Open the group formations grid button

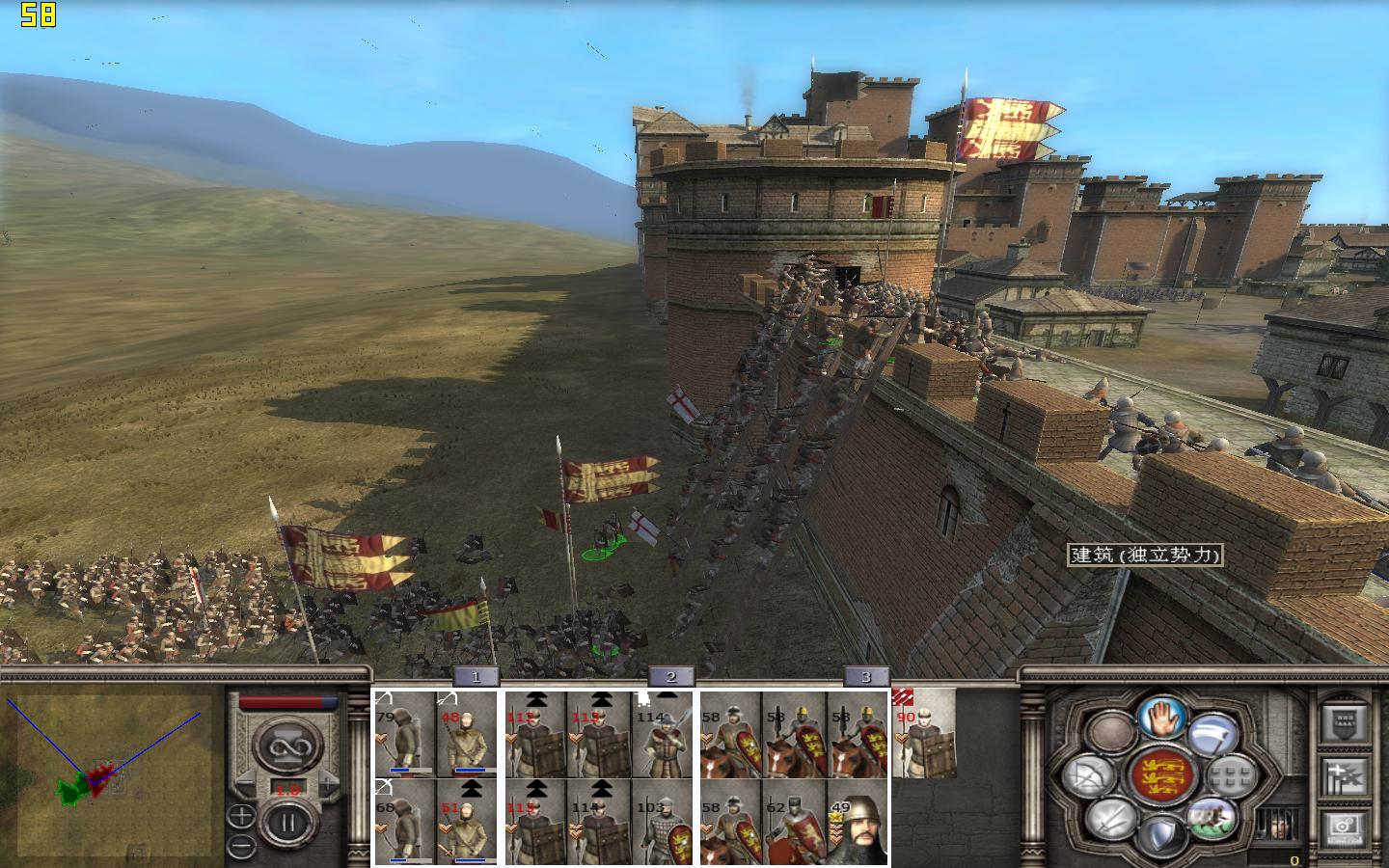coord(1231,776)
